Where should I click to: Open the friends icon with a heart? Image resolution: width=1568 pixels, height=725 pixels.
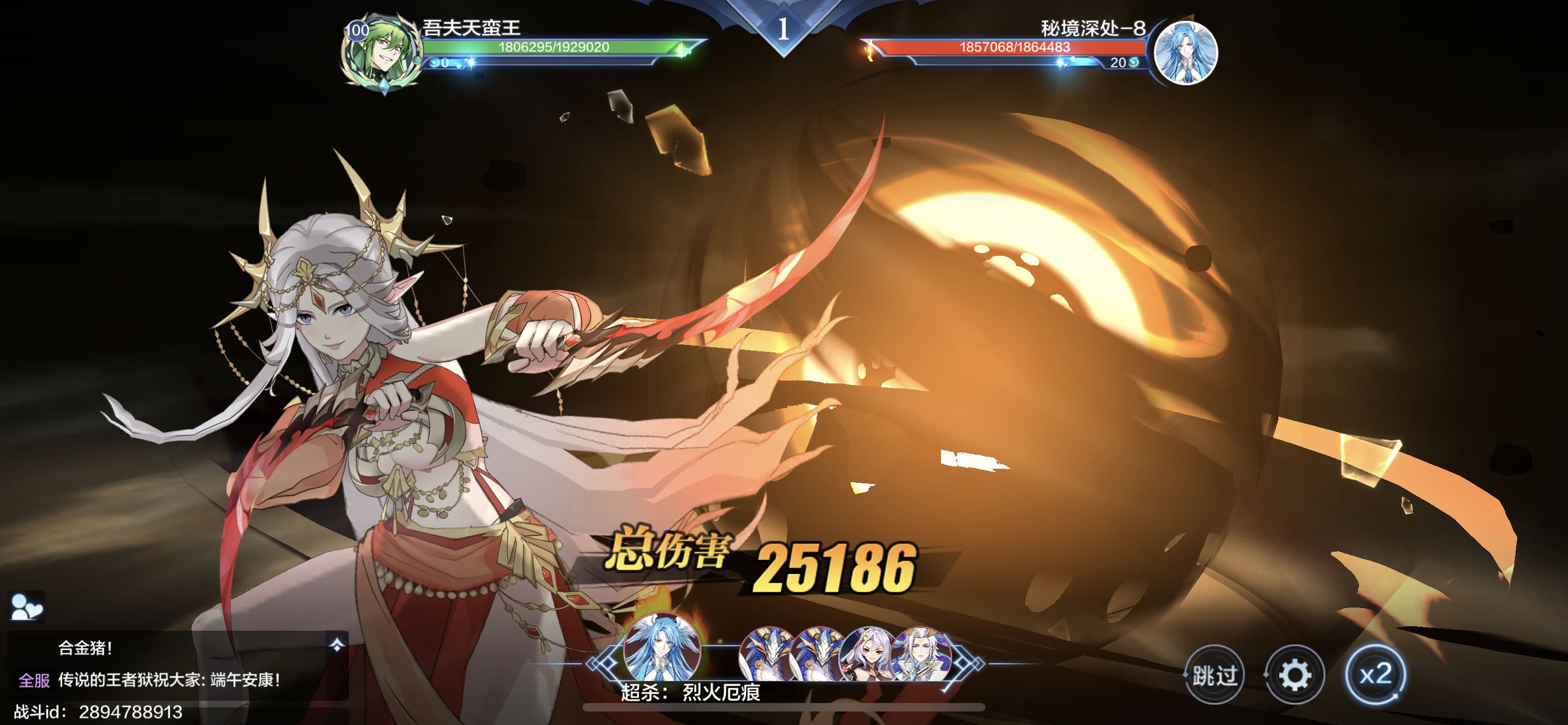(26, 607)
